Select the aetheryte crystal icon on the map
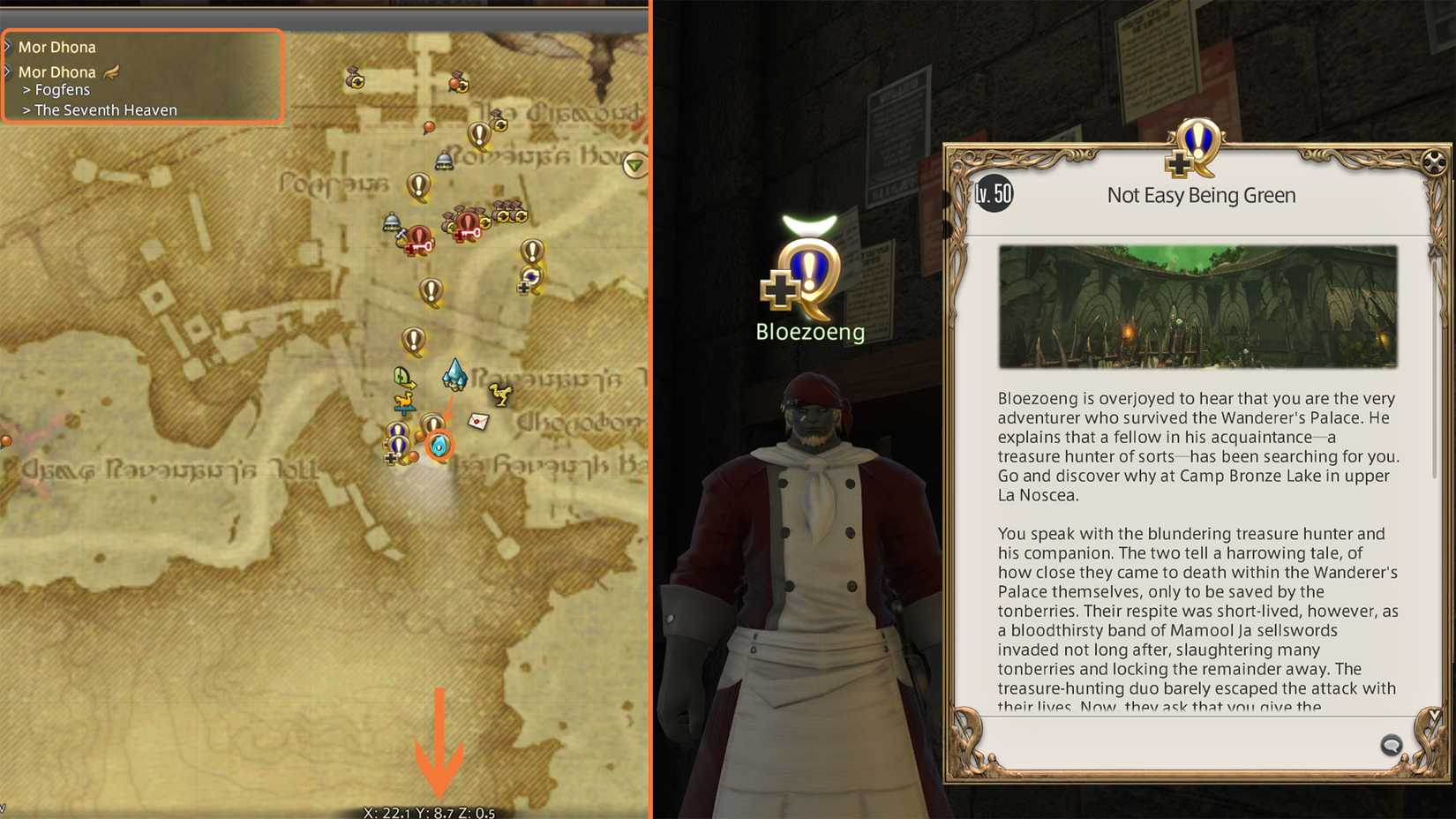 [x=455, y=374]
